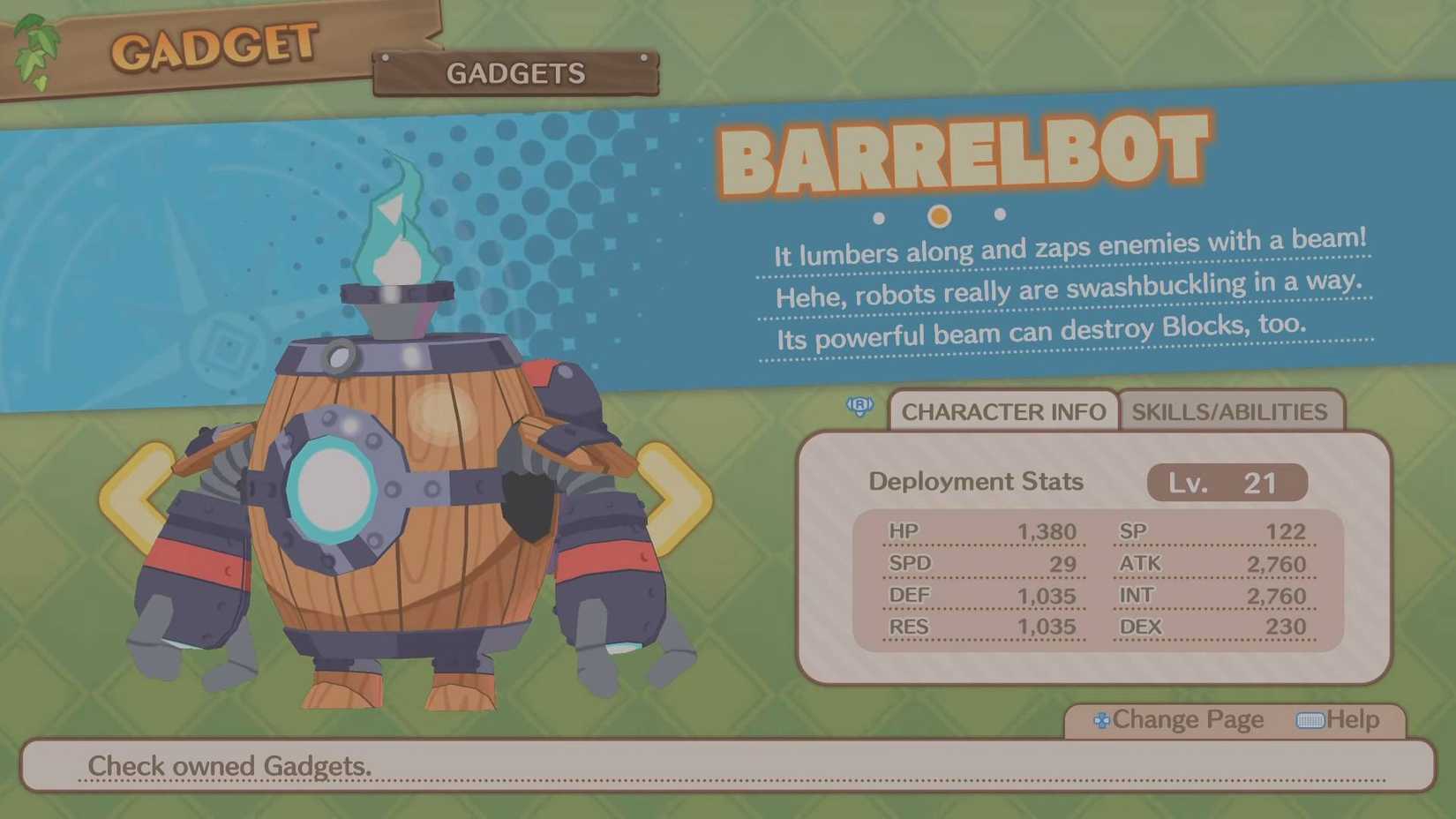
Task: Click the Deployment Stats heading
Action: pos(975,482)
